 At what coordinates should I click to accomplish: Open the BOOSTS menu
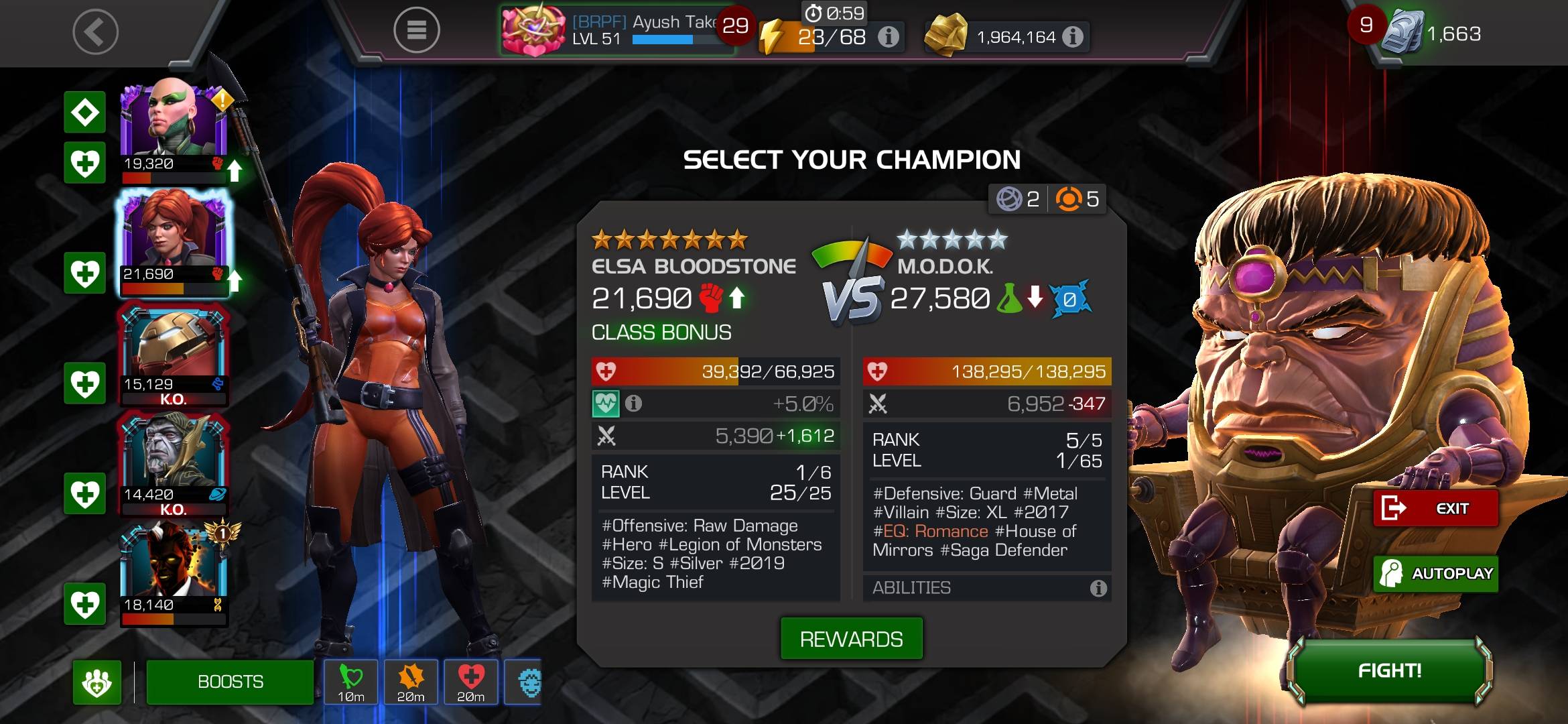point(230,682)
